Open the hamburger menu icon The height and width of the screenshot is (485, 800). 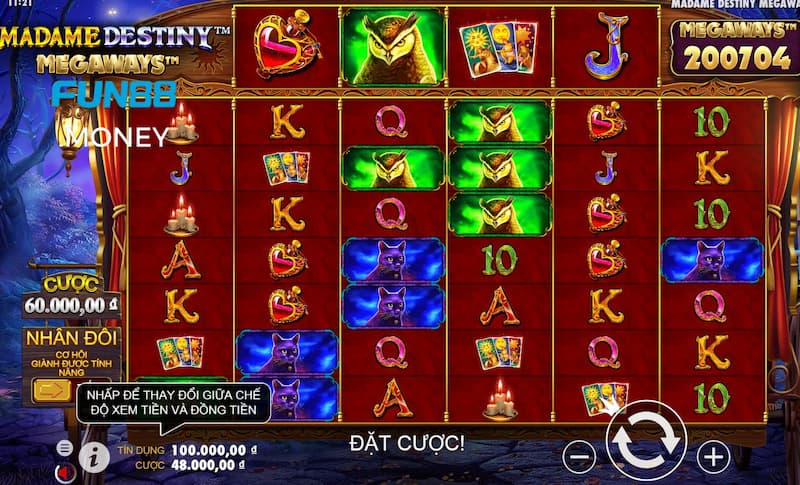(65, 447)
